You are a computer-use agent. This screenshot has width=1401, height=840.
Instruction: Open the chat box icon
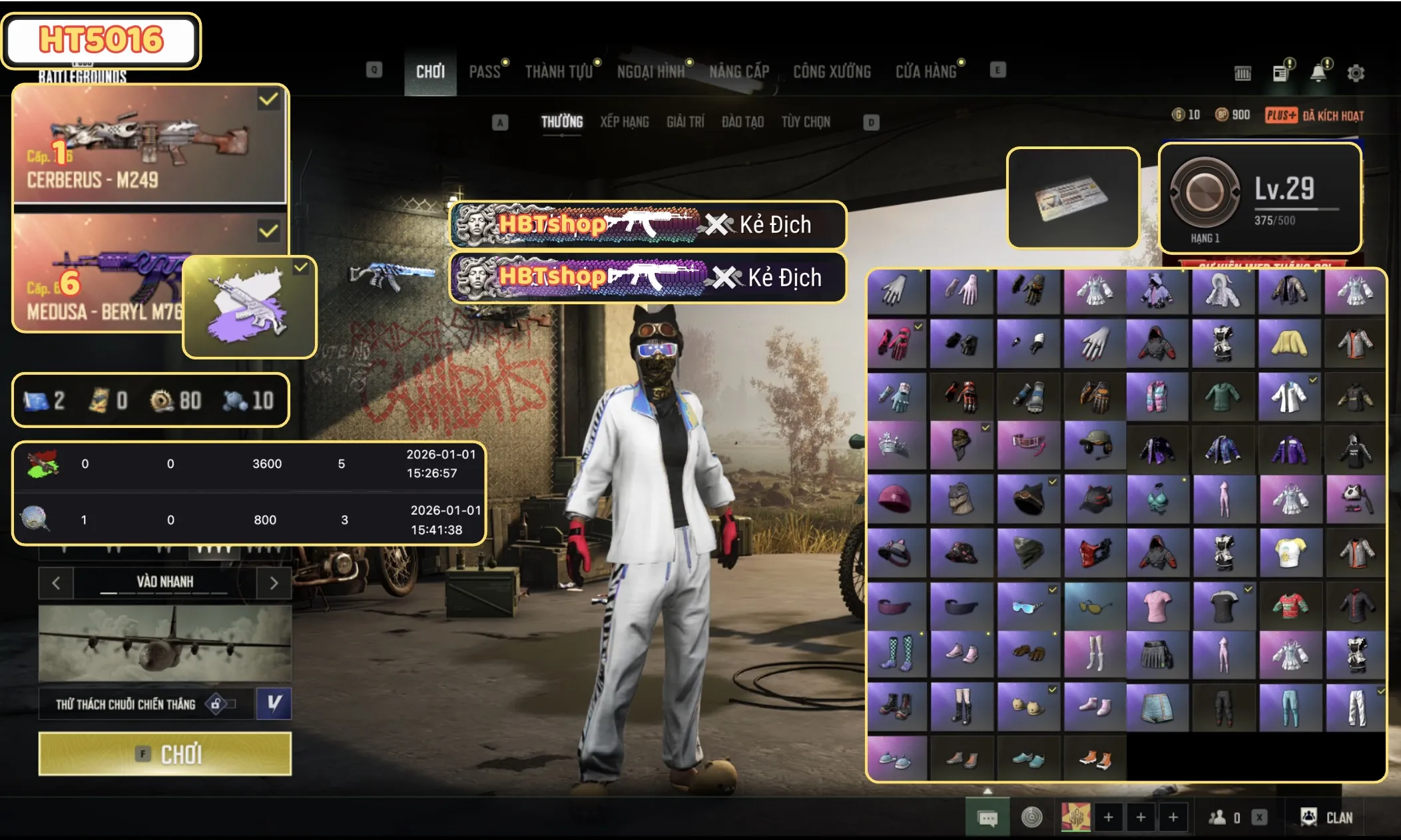click(987, 817)
